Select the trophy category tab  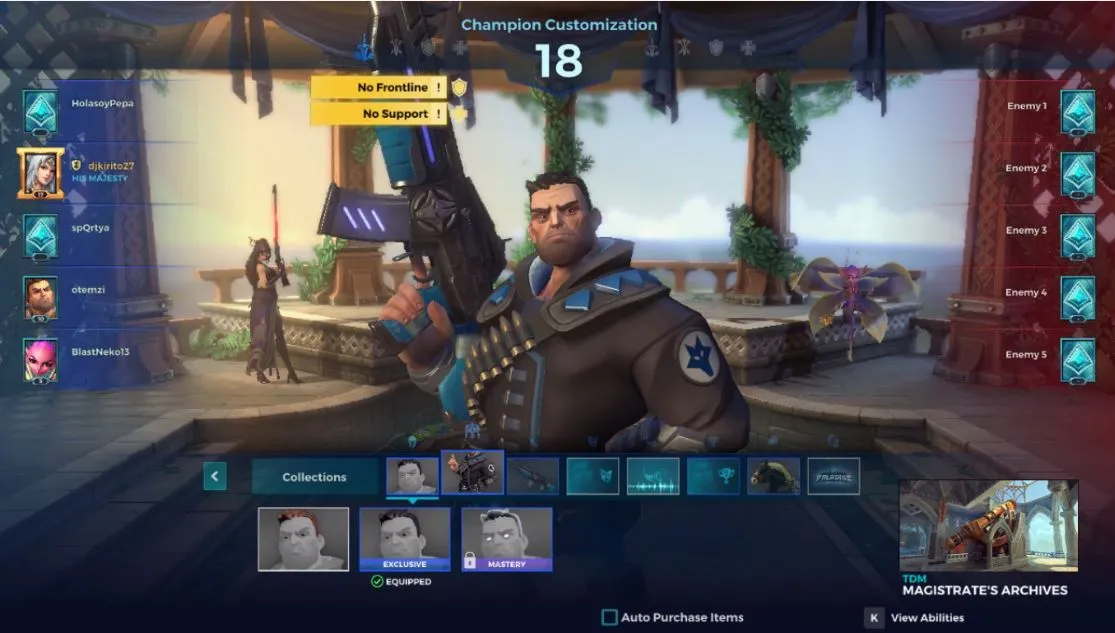tap(713, 477)
